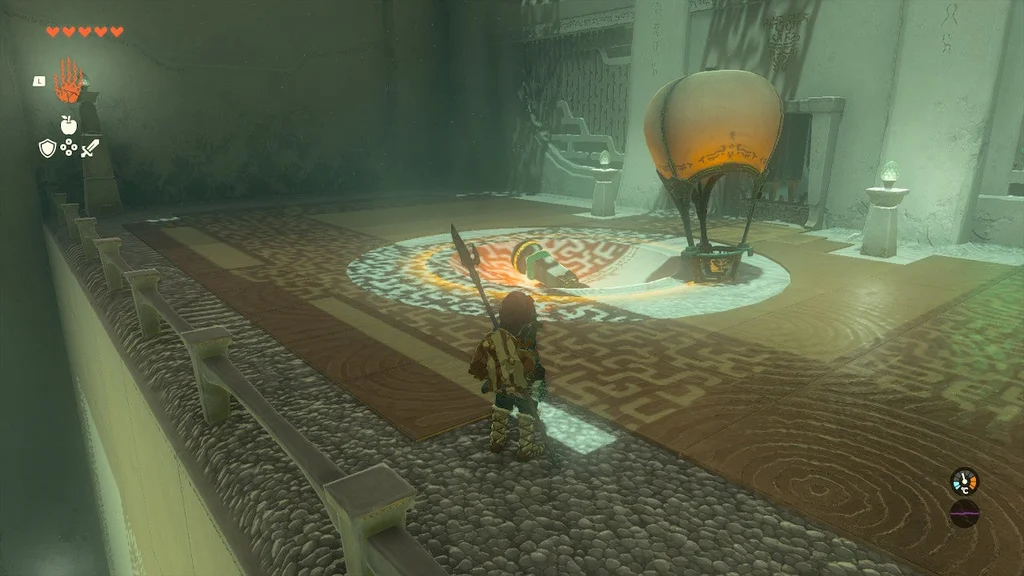
Task: Open the shield quick-select icon
Action: [46, 149]
